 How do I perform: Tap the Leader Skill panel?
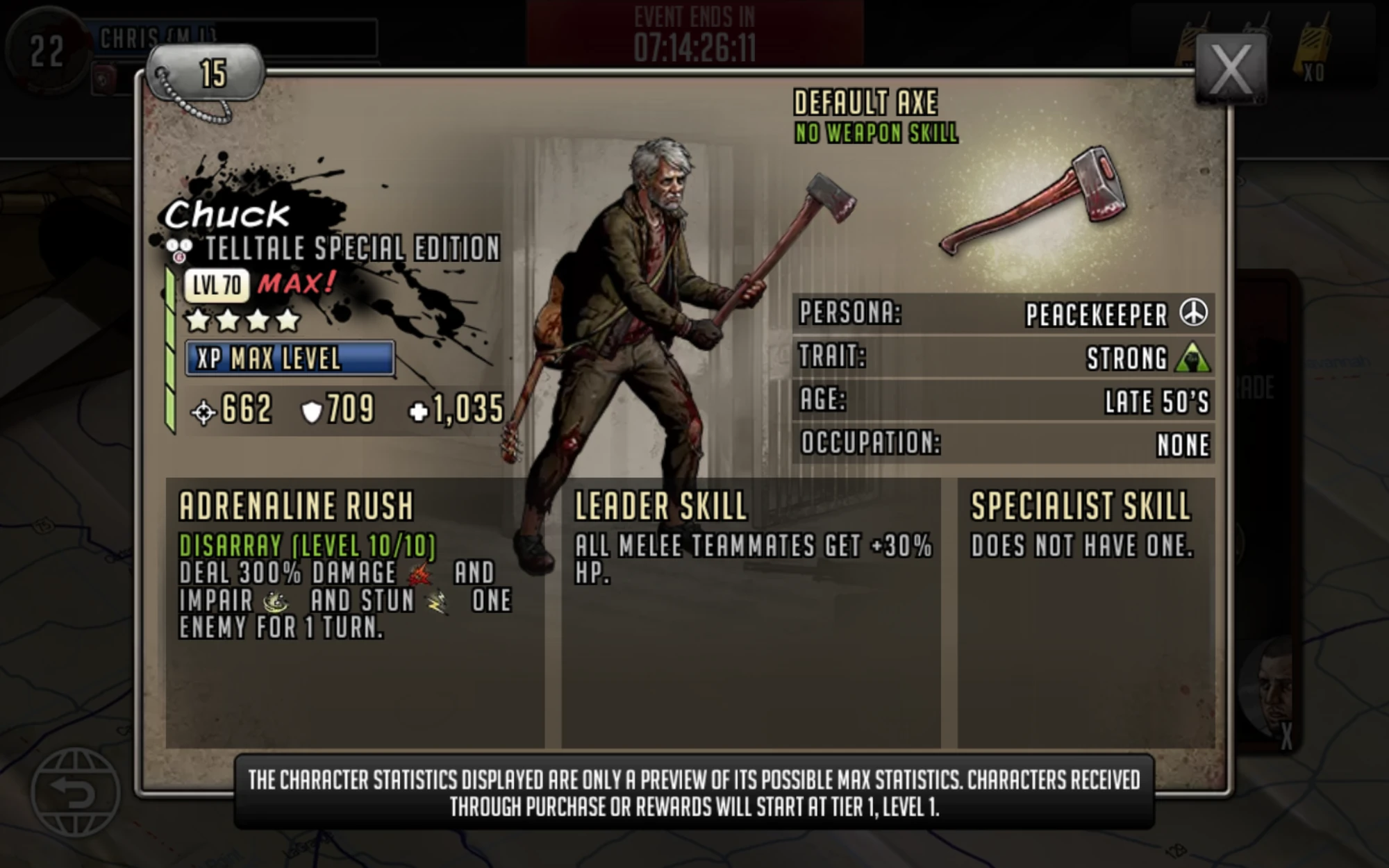point(751,611)
